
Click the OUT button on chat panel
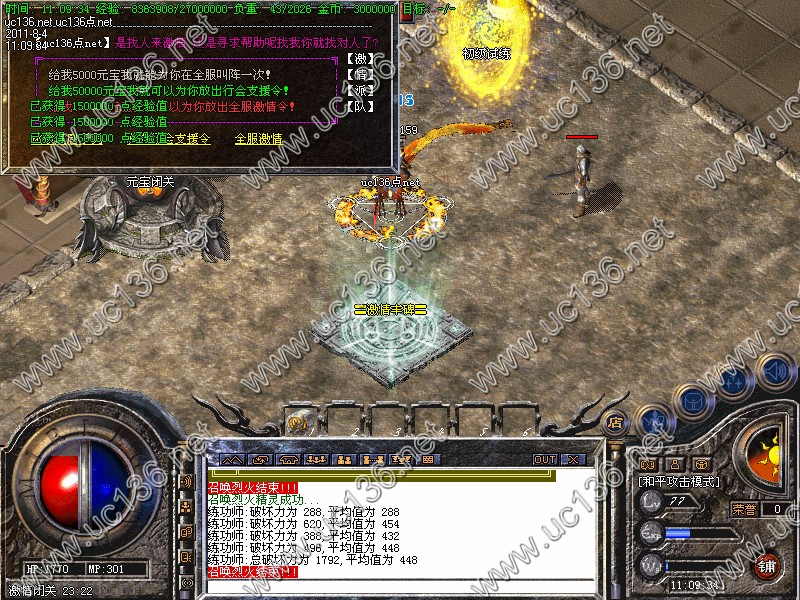click(544, 459)
